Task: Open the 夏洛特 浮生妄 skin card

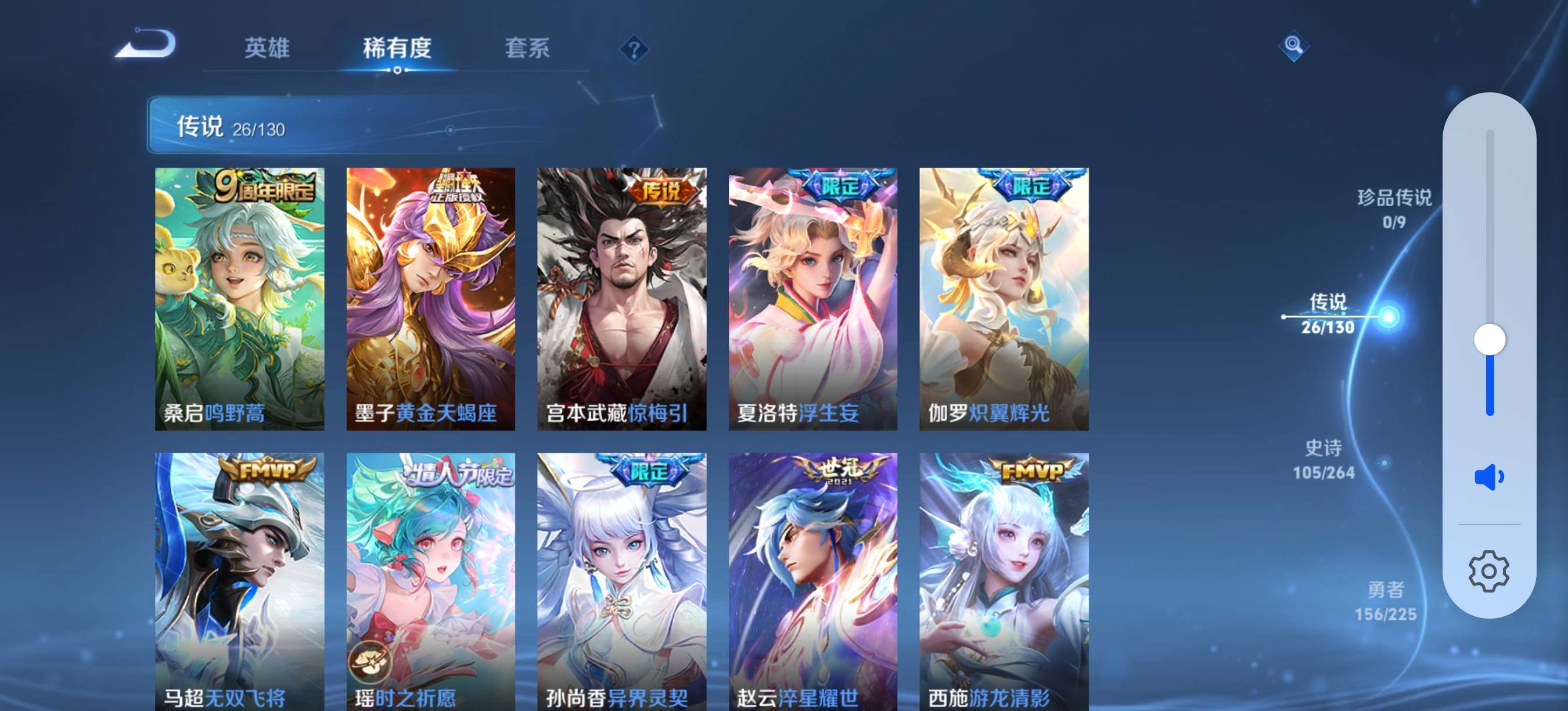Action: (812, 298)
